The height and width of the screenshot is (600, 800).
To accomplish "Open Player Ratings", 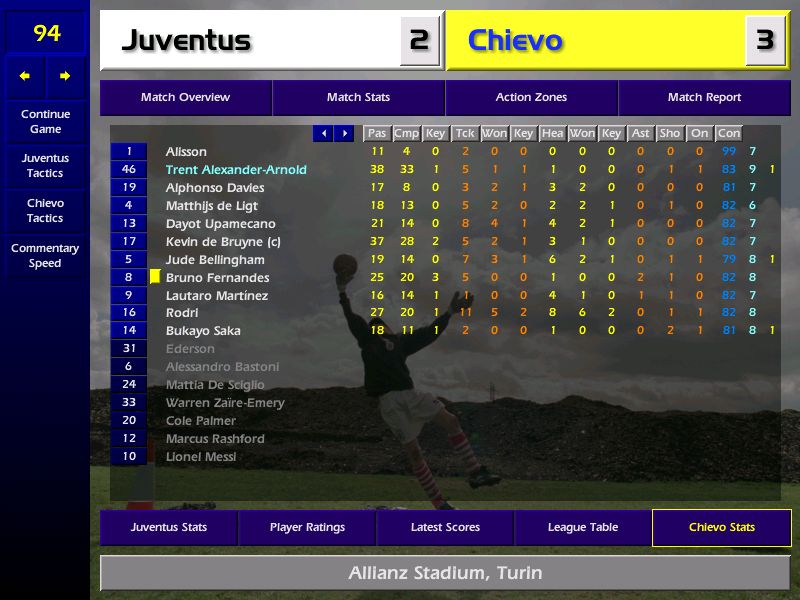I will (x=307, y=527).
